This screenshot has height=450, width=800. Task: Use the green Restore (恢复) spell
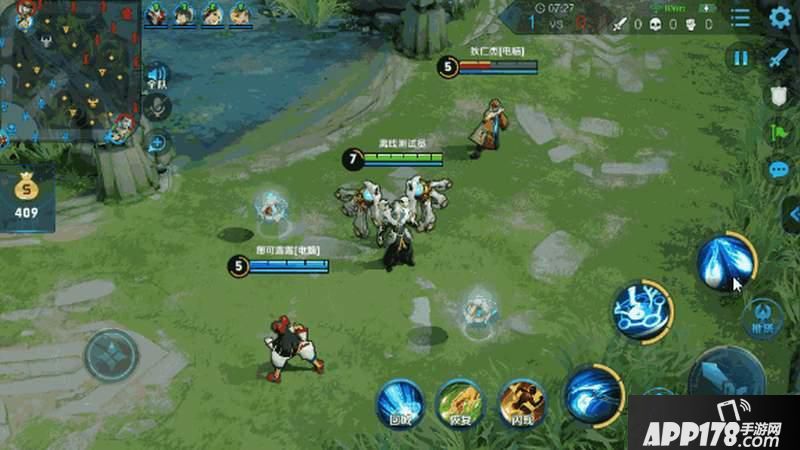[459, 403]
